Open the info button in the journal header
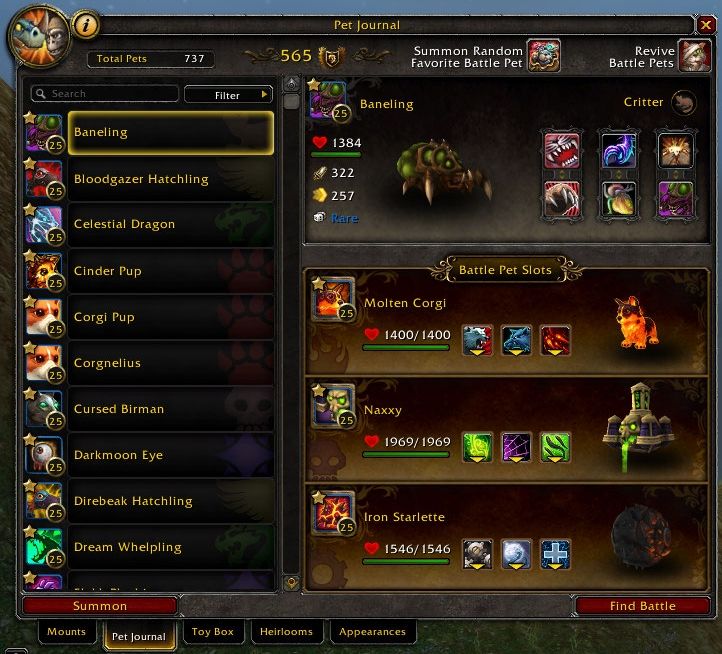Viewport: 722px width, 654px height. (x=88, y=27)
